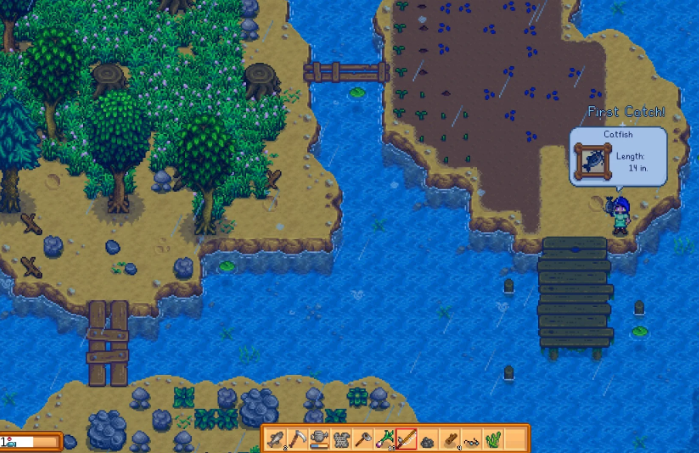Screen dimensions: 699x453
Task: Select the fish in the hotbar
Action: [x=277, y=439]
